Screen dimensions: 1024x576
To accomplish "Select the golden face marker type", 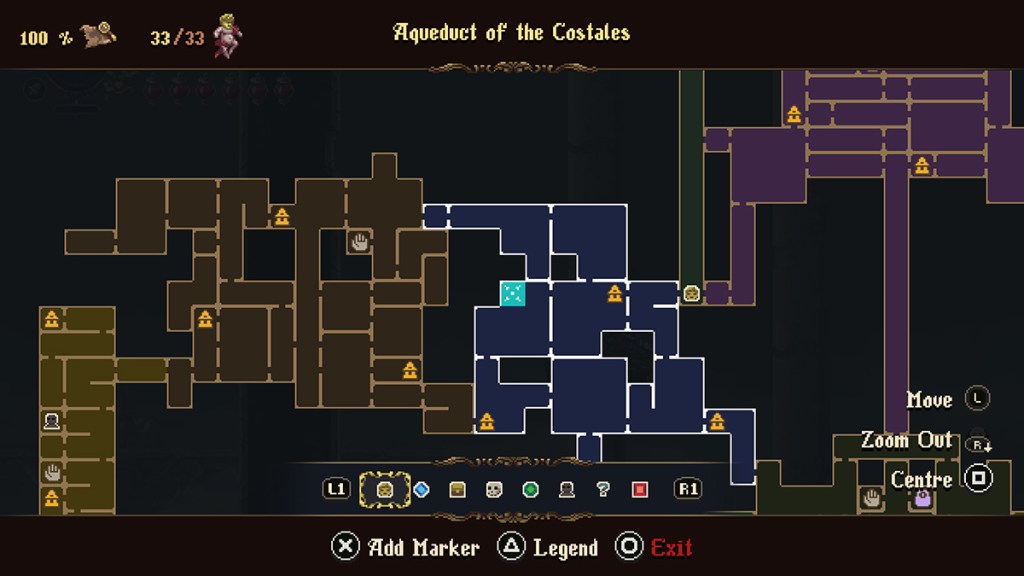I will pyautogui.click(x=384, y=489).
